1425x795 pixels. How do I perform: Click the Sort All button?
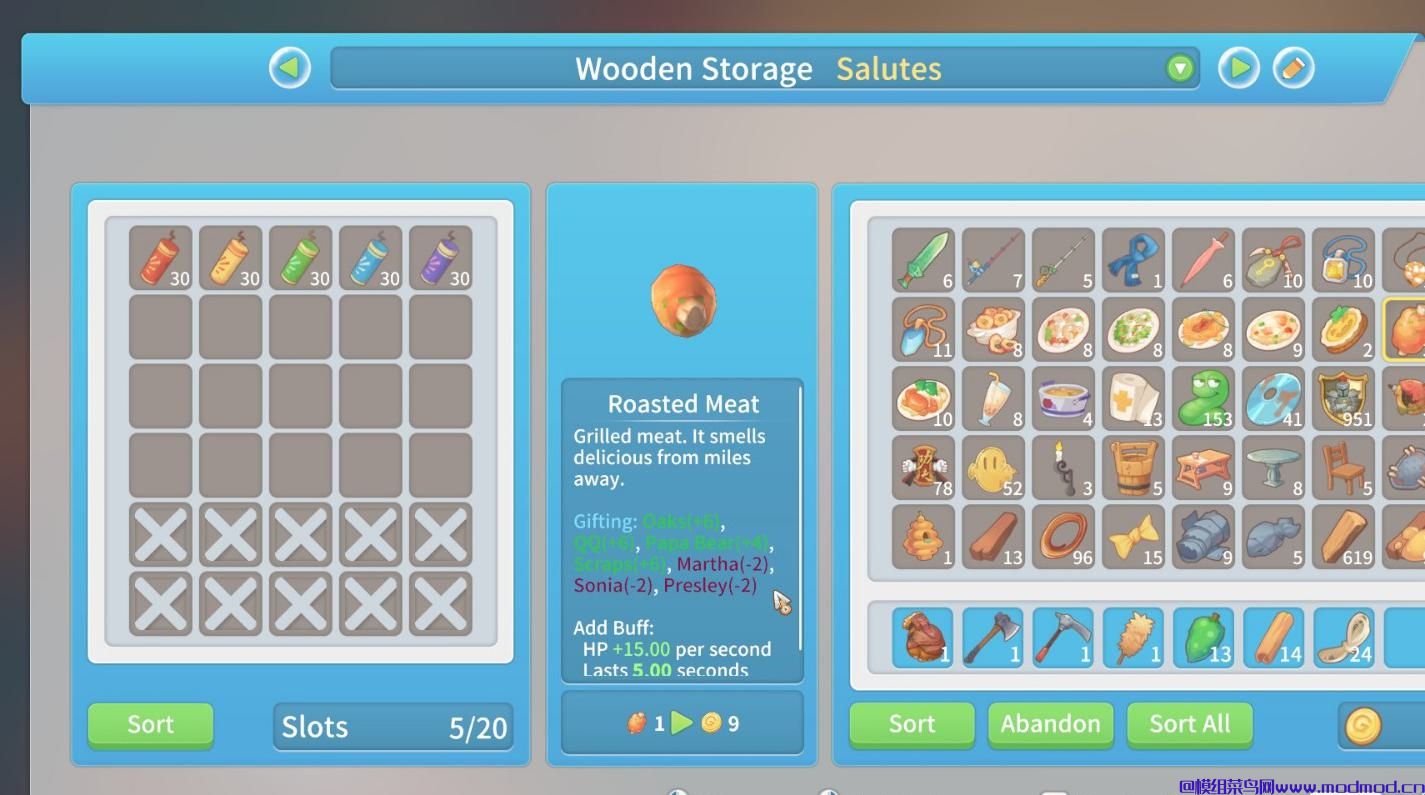pos(1189,725)
